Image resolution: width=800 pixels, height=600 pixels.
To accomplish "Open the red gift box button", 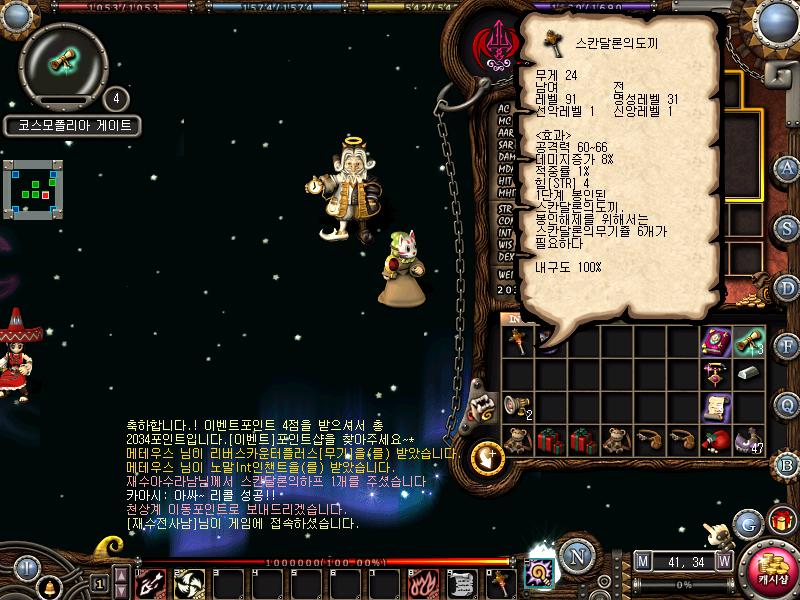I will click(780, 521).
